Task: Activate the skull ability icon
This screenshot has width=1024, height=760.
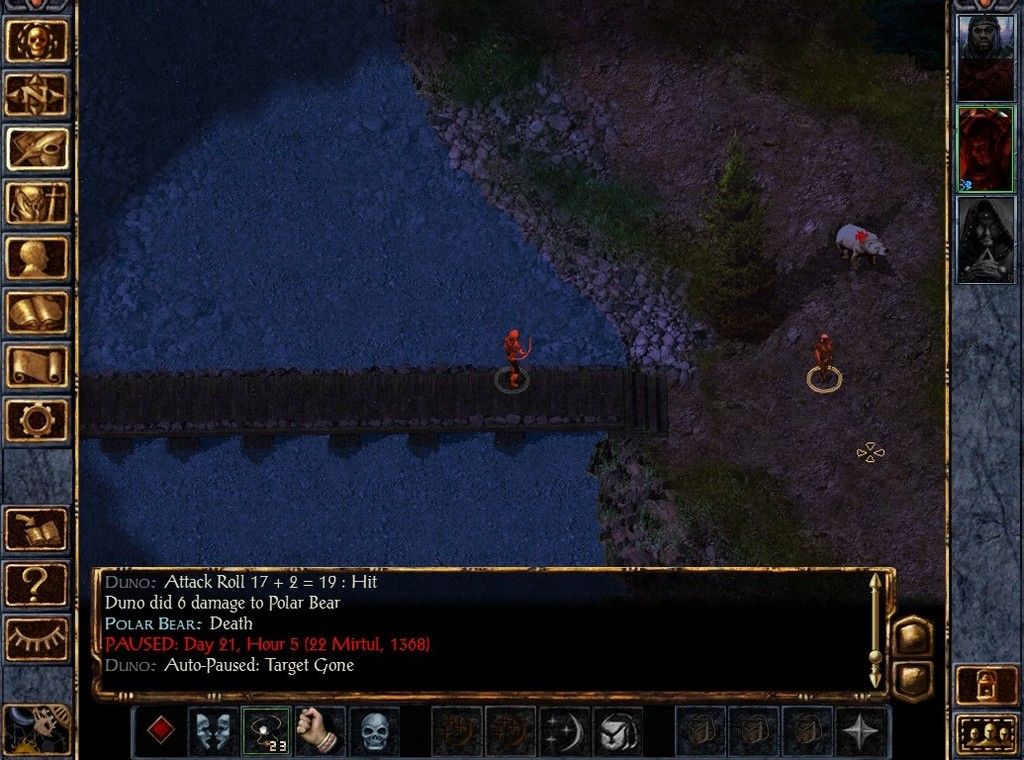Action: pos(374,731)
